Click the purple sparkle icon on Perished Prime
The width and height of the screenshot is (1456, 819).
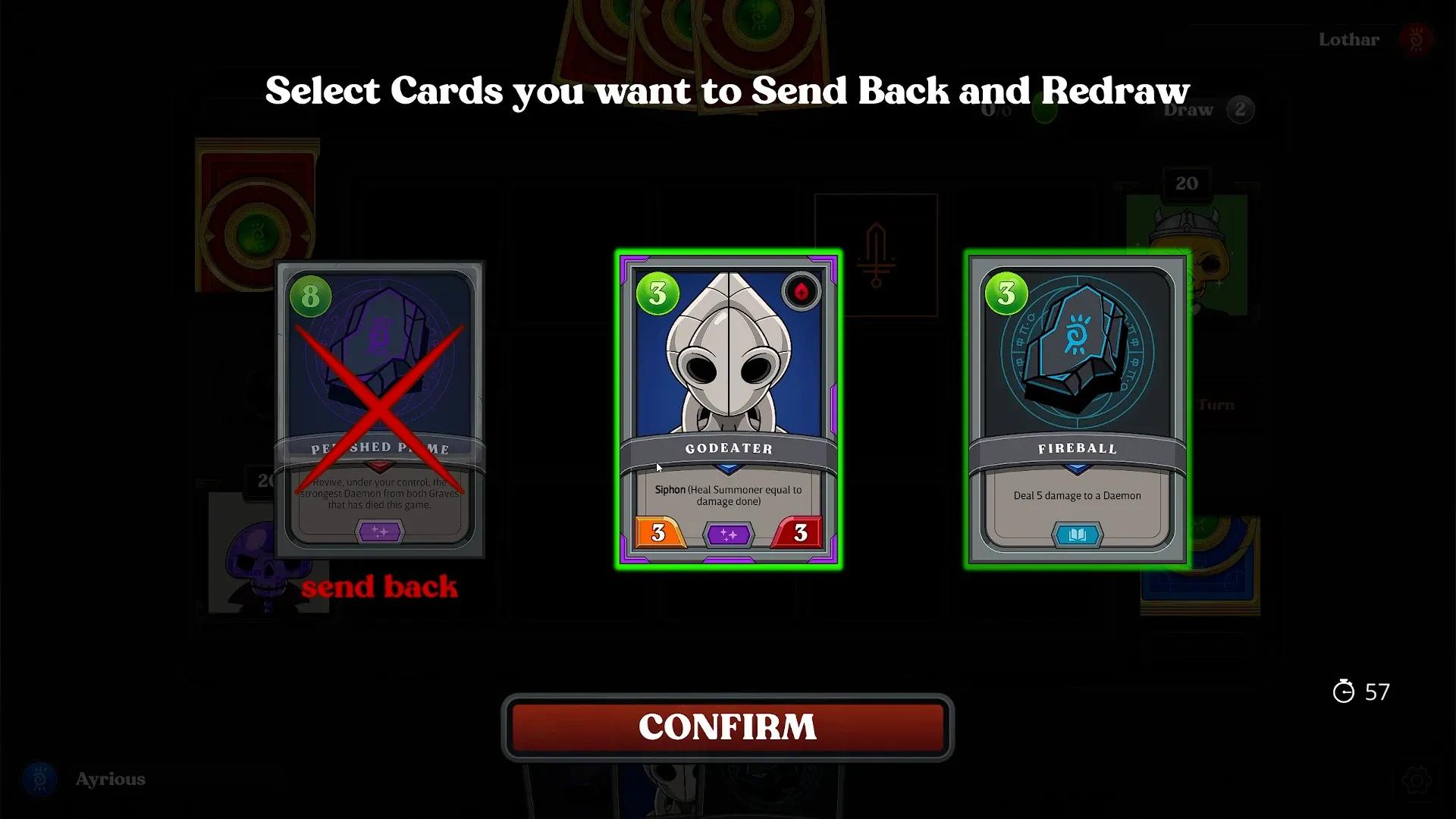point(380,532)
